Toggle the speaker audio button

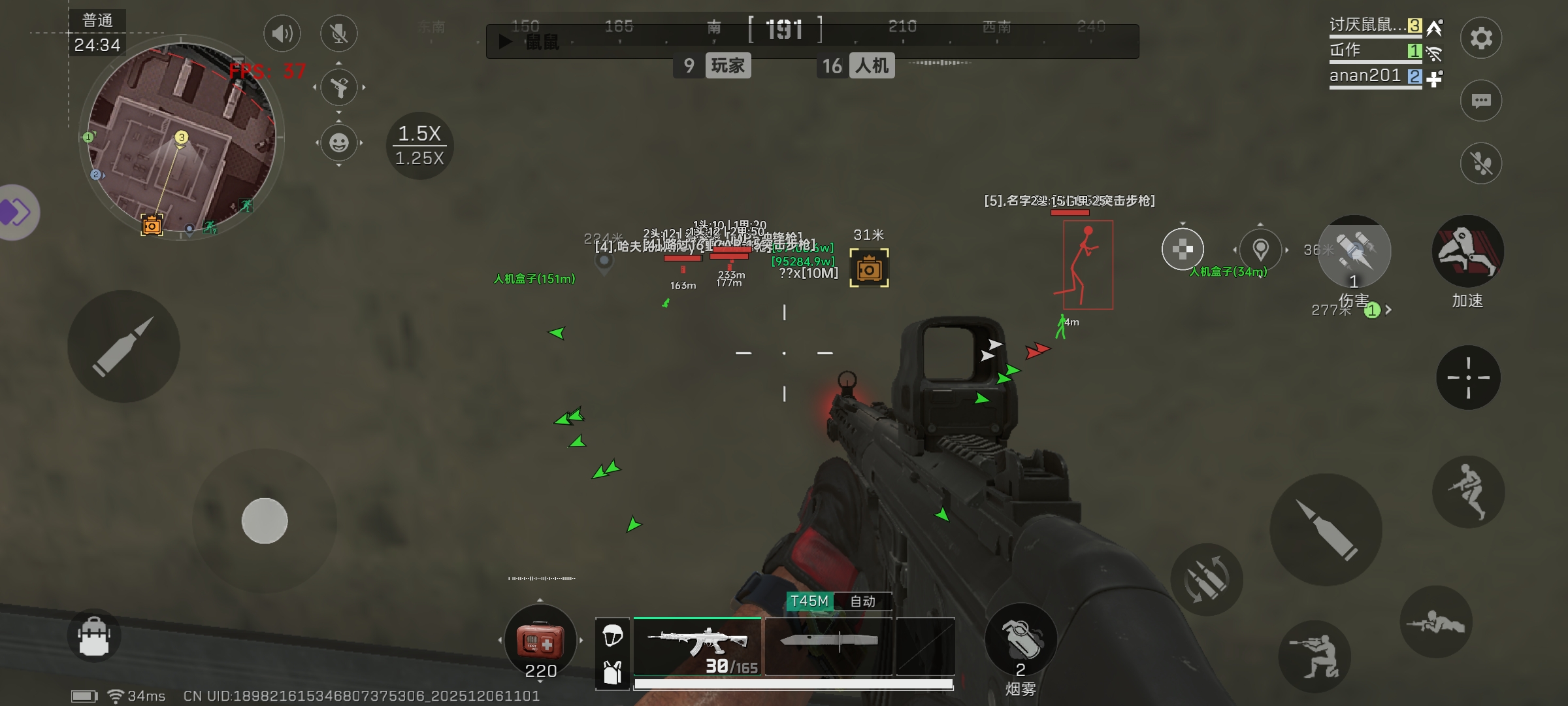[x=282, y=33]
